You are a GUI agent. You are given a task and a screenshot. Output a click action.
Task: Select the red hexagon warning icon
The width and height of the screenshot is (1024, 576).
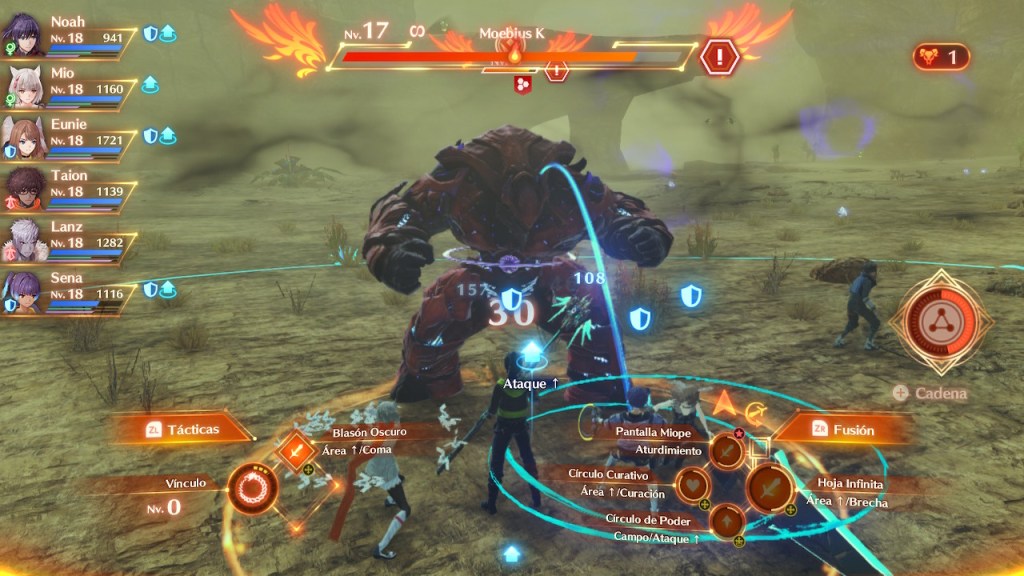718,57
